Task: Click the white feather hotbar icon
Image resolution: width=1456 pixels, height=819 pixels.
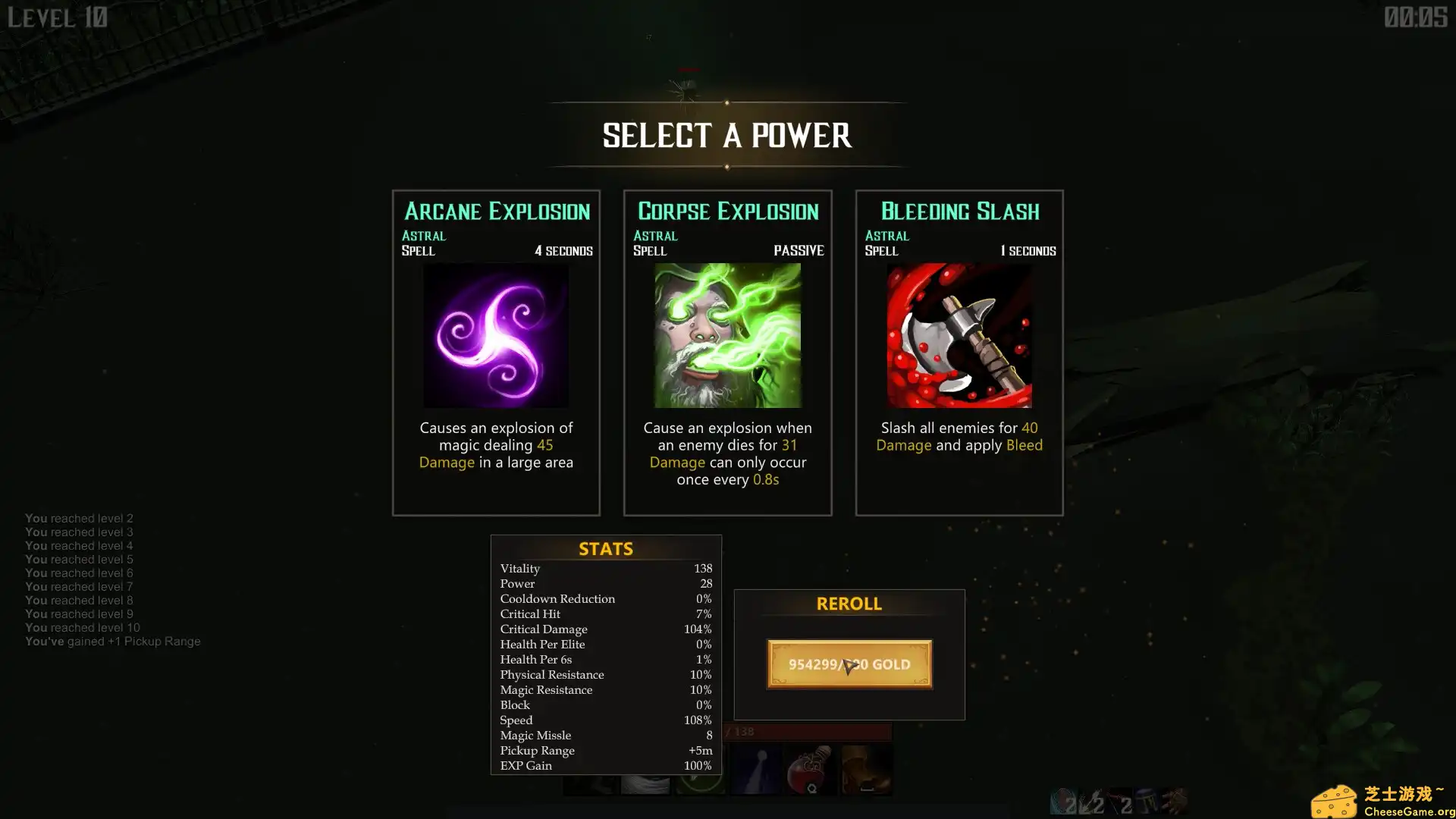Action: [646, 785]
